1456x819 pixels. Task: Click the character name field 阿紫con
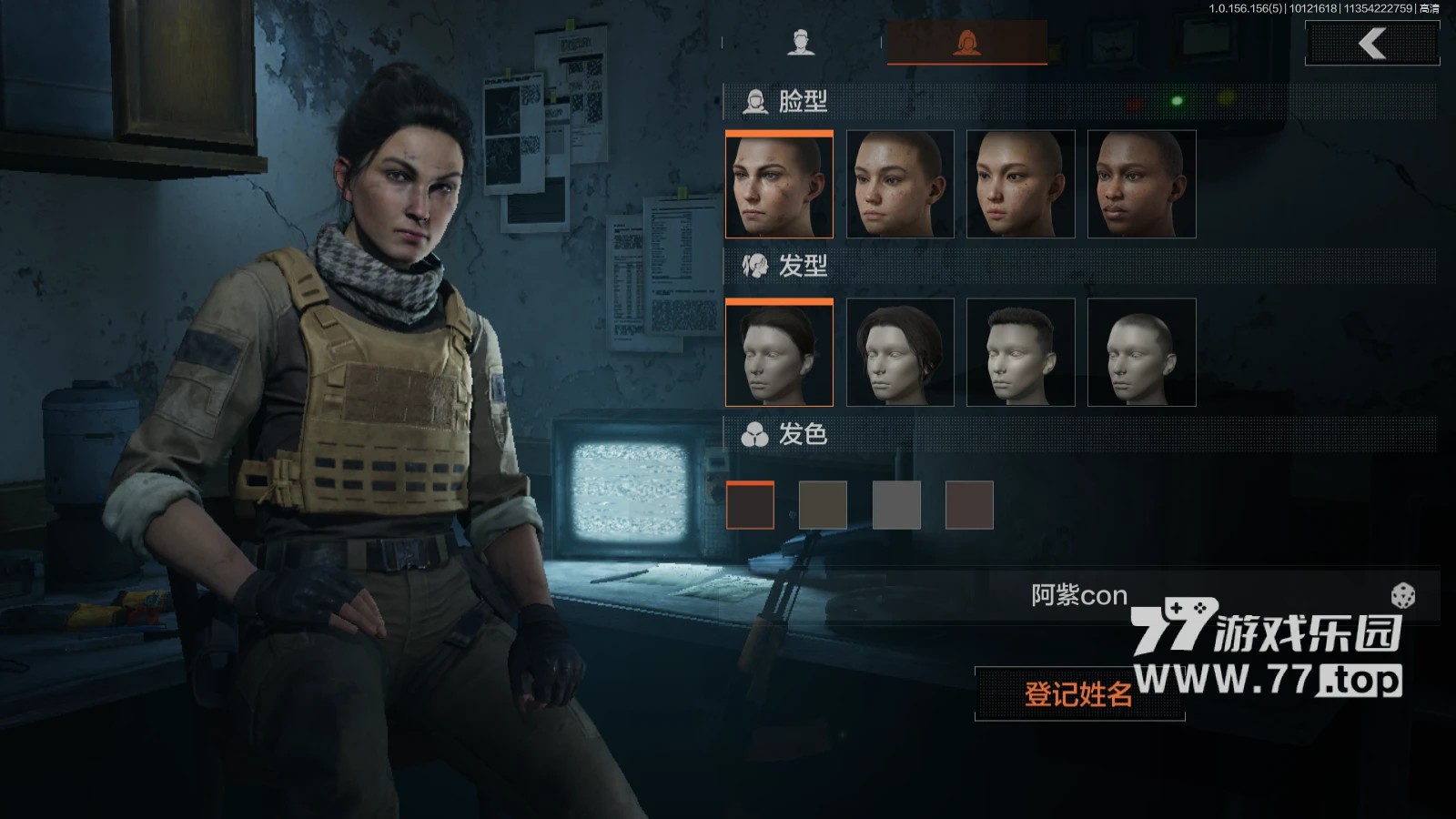point(1079,596)
